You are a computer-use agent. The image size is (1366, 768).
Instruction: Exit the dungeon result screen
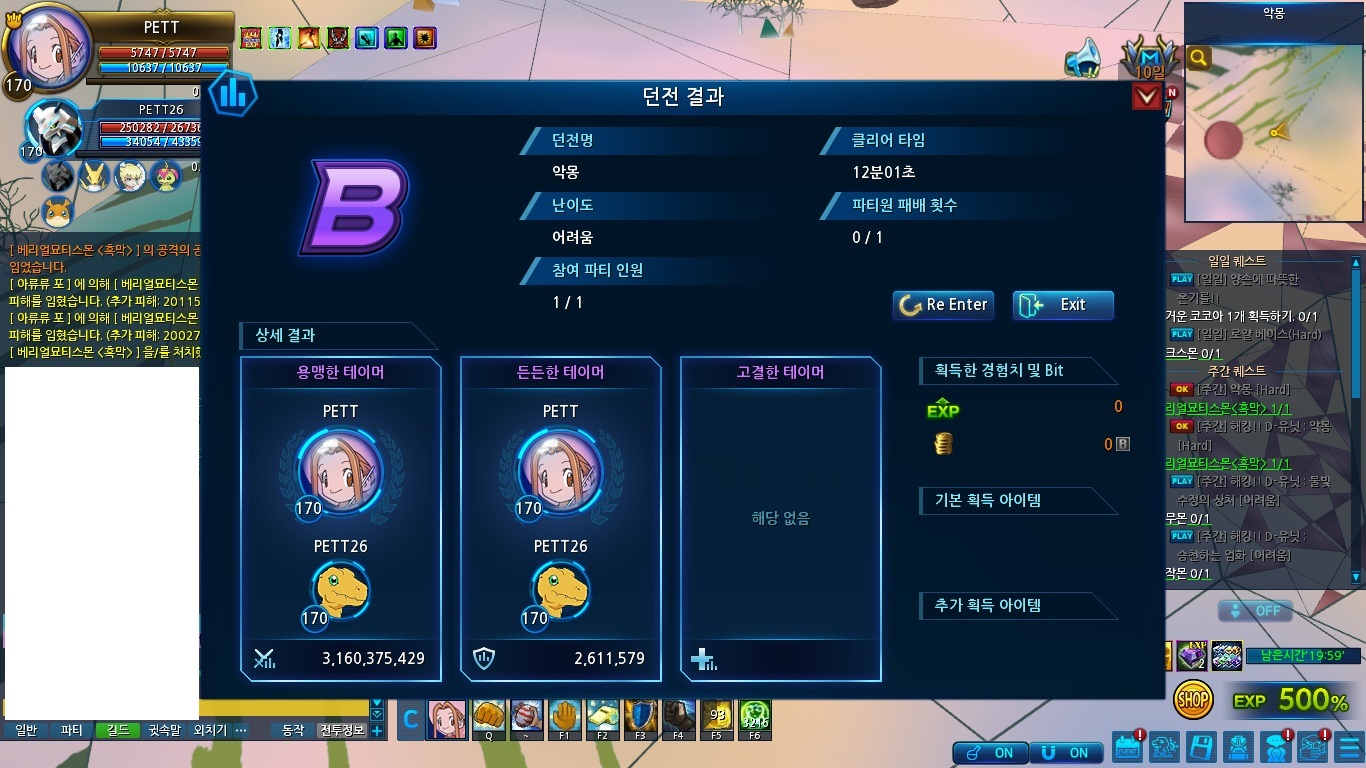1063,305
